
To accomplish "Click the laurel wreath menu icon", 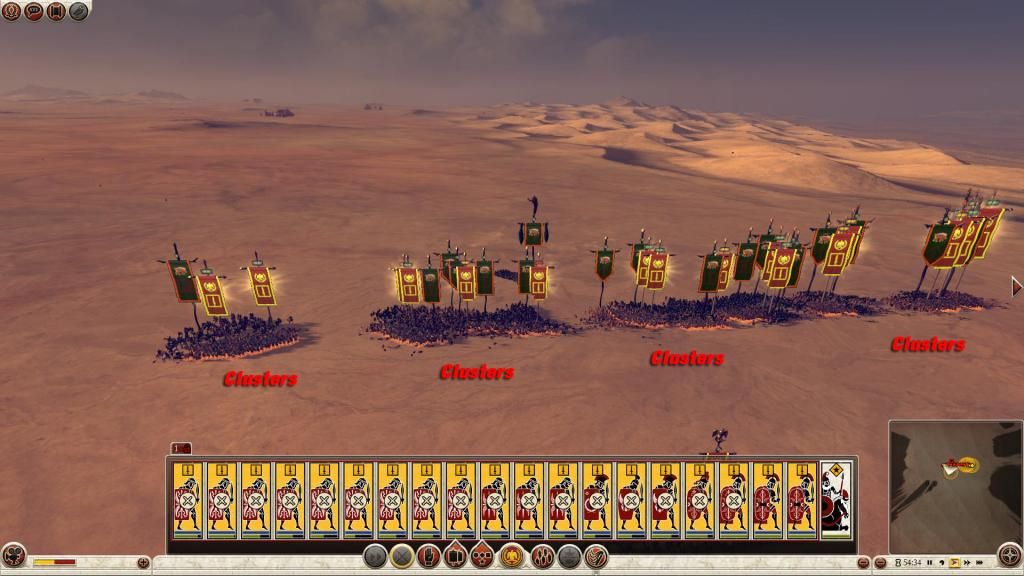I will [12, 12].
